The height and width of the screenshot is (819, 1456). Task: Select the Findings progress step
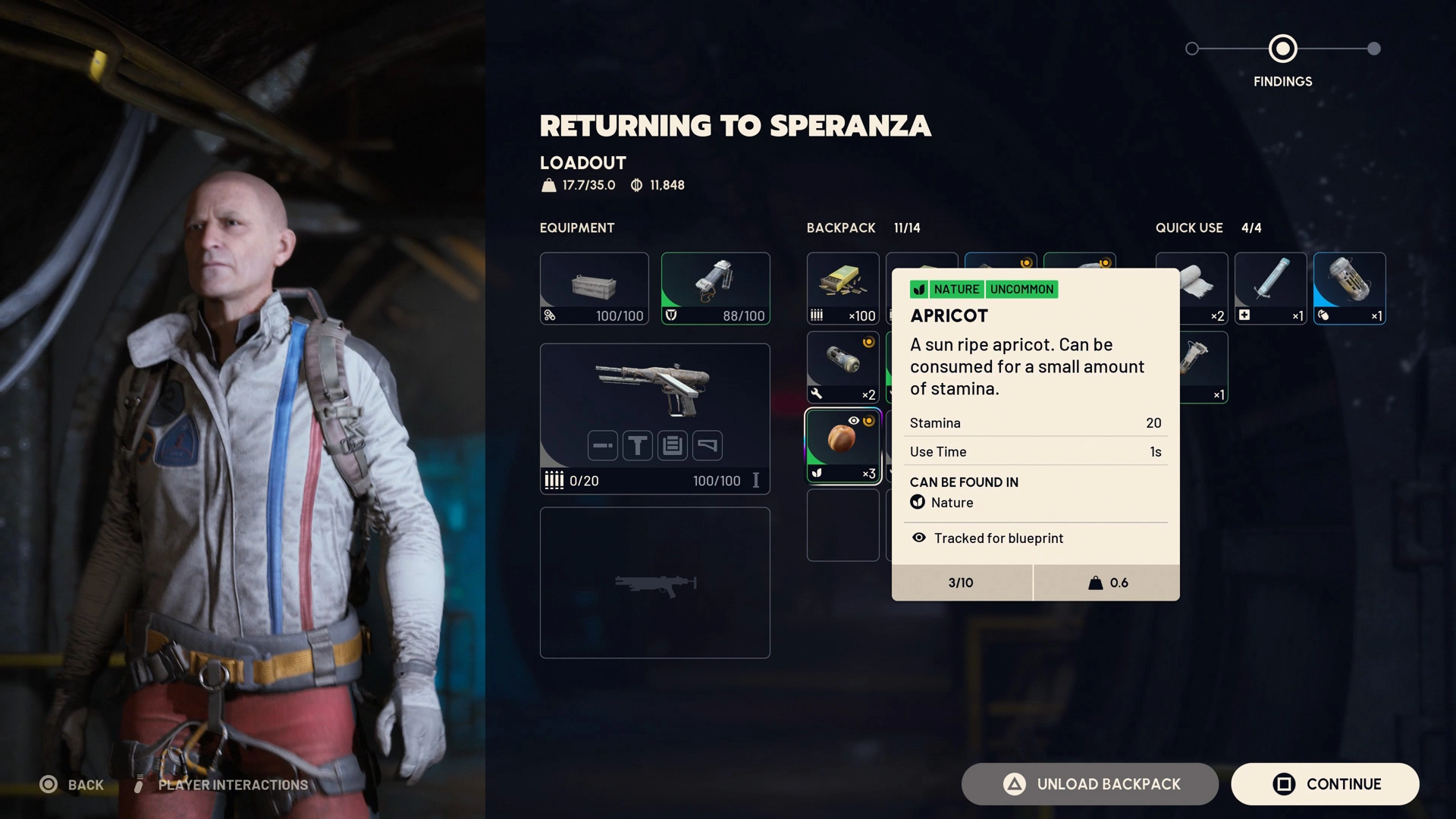(x=1282, y=49)
